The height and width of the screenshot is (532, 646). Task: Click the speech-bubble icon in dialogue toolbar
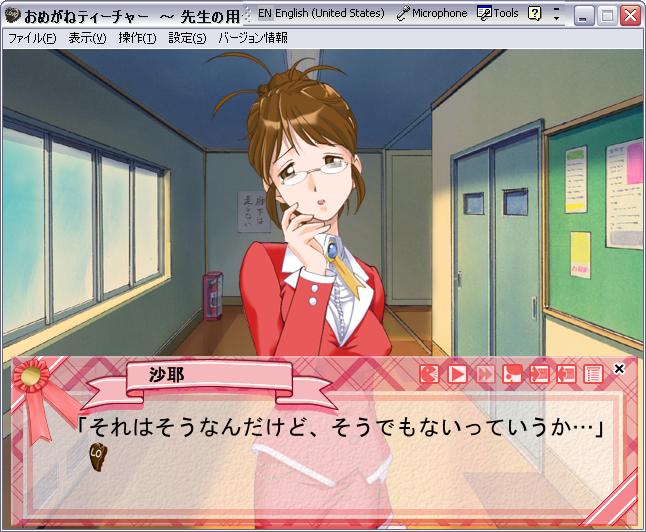512,374
